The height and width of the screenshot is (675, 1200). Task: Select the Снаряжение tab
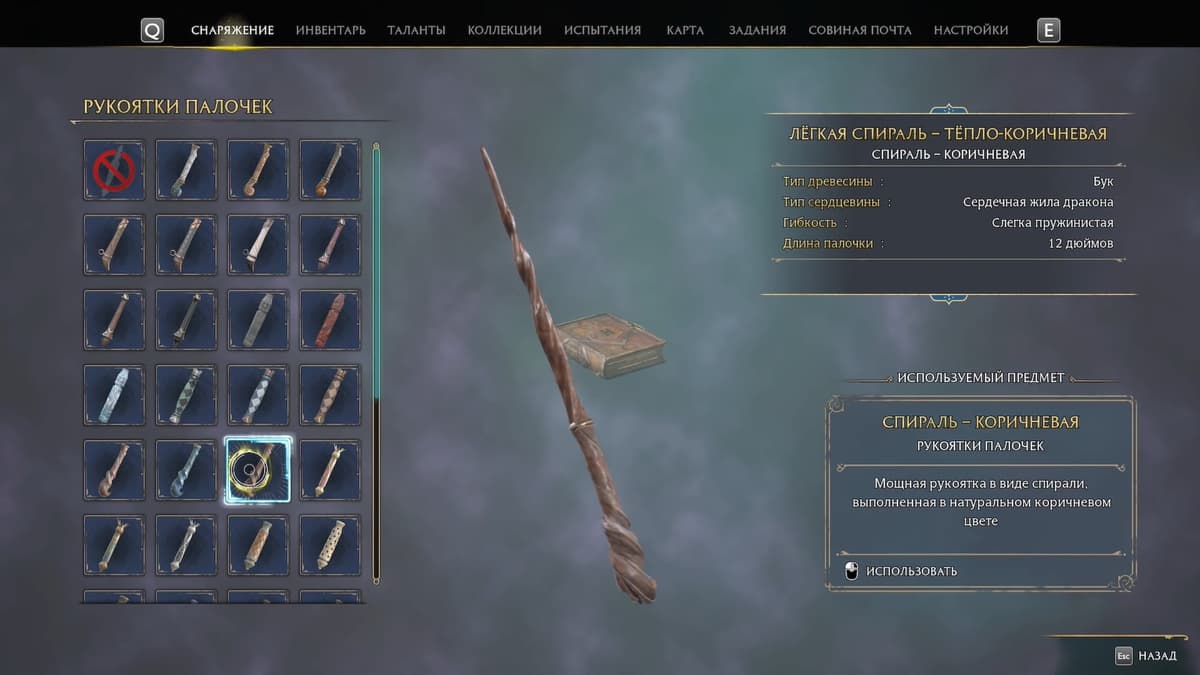click(232, 30)
